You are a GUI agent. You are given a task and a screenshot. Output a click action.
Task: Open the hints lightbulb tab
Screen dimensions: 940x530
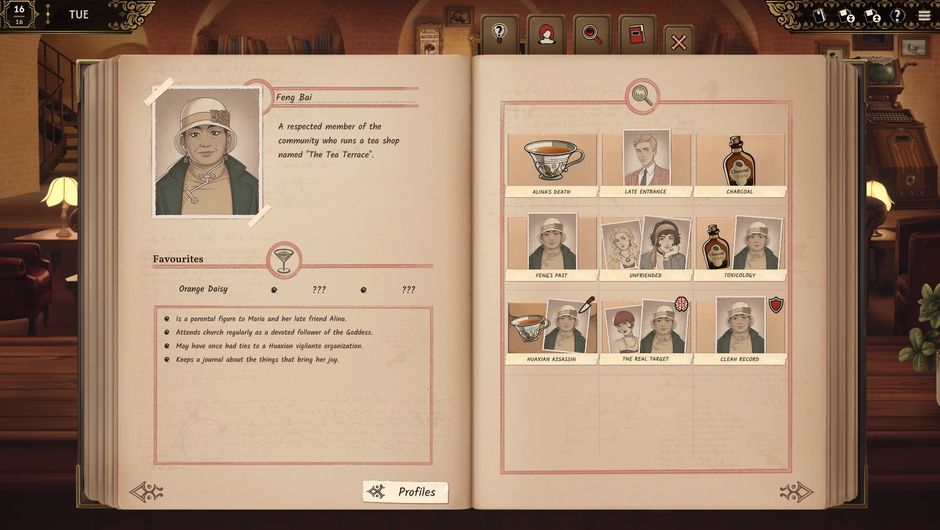499,33
